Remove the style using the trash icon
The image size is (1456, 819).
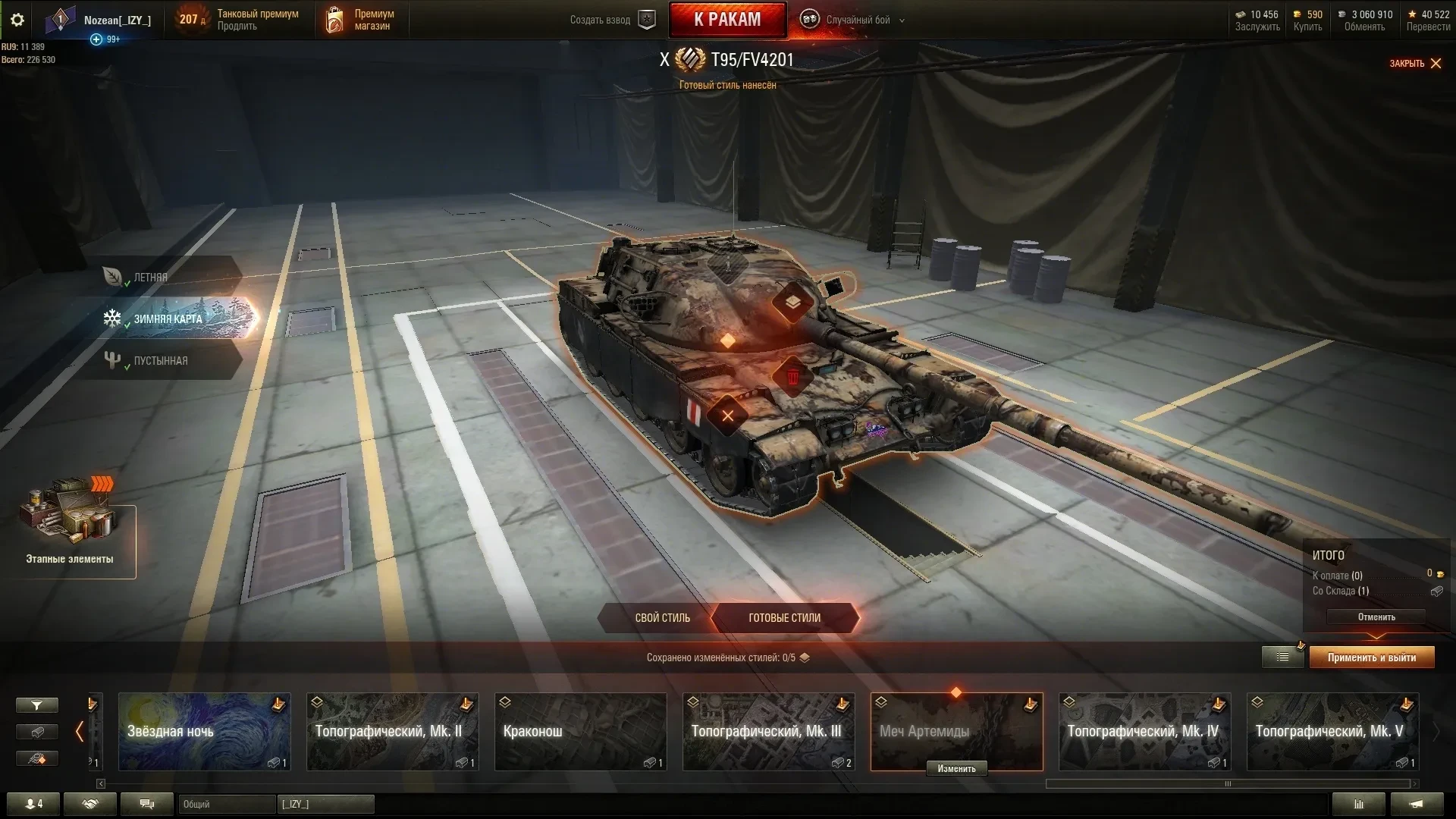[x=793, y=377]
